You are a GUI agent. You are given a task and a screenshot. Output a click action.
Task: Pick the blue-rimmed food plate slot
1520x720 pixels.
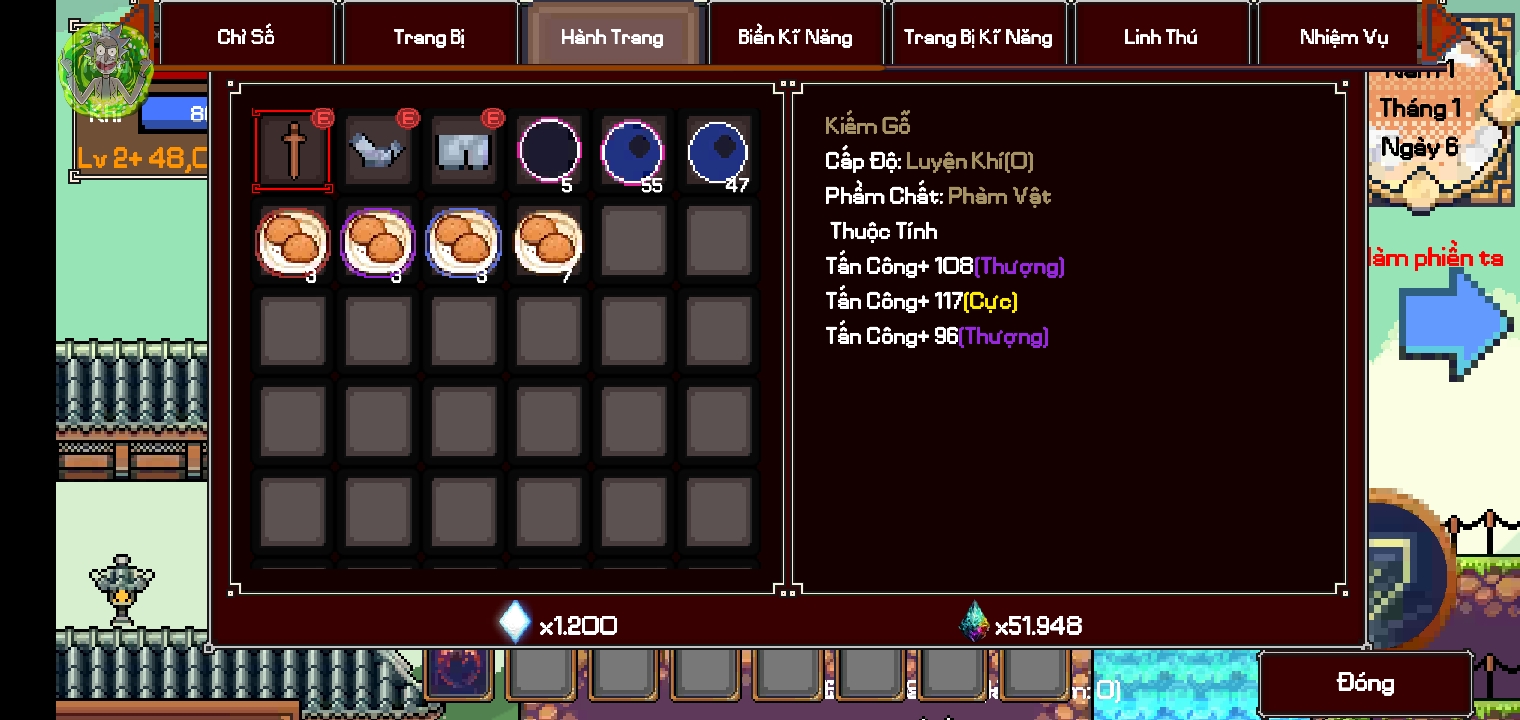463,242
